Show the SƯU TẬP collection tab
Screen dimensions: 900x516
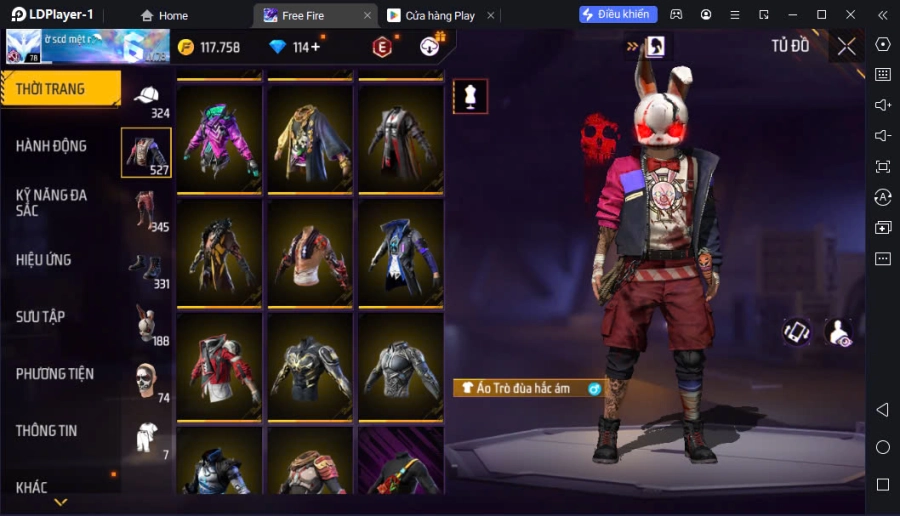click(41, 317)
